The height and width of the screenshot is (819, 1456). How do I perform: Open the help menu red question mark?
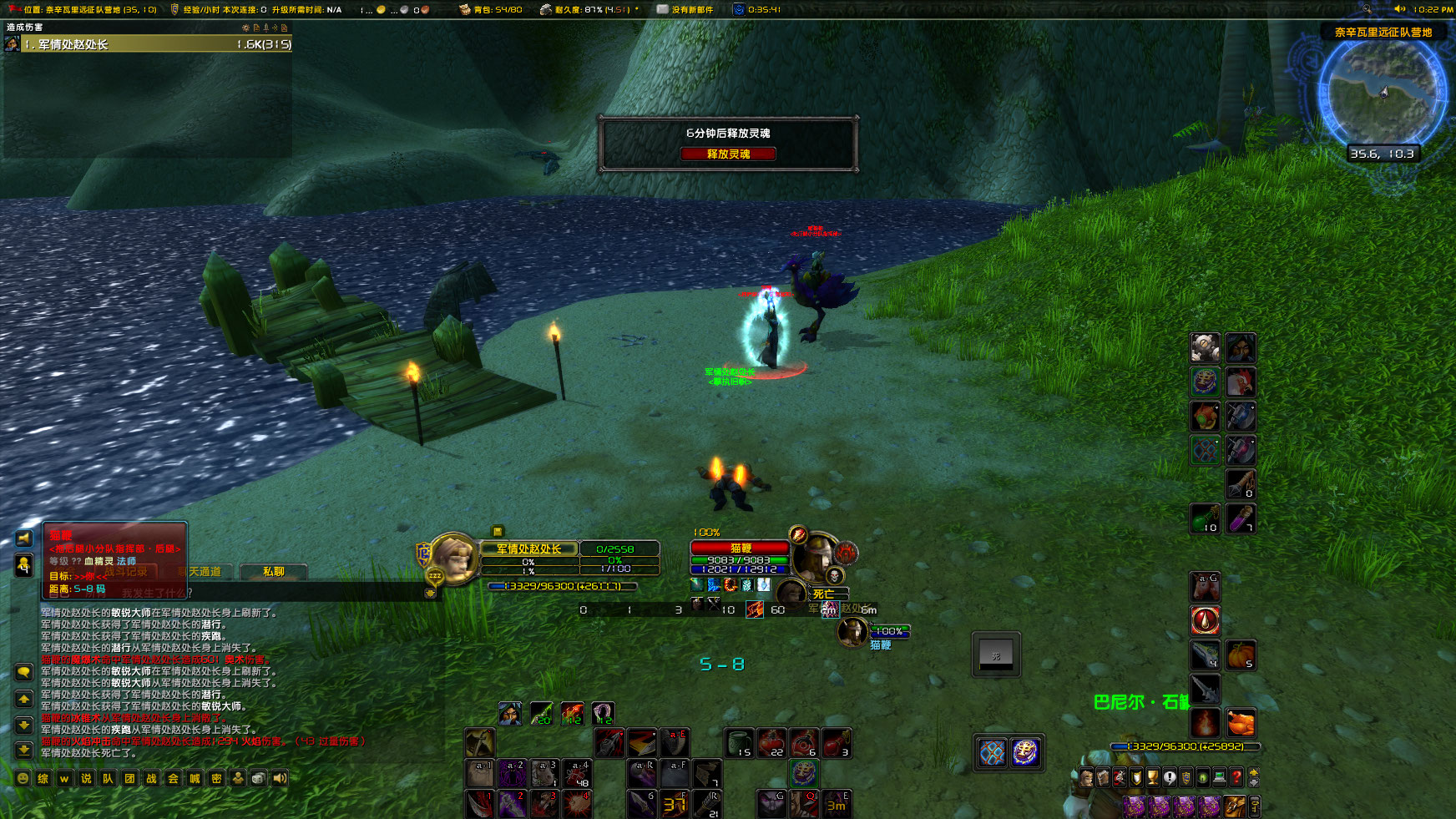(1236, 777)
